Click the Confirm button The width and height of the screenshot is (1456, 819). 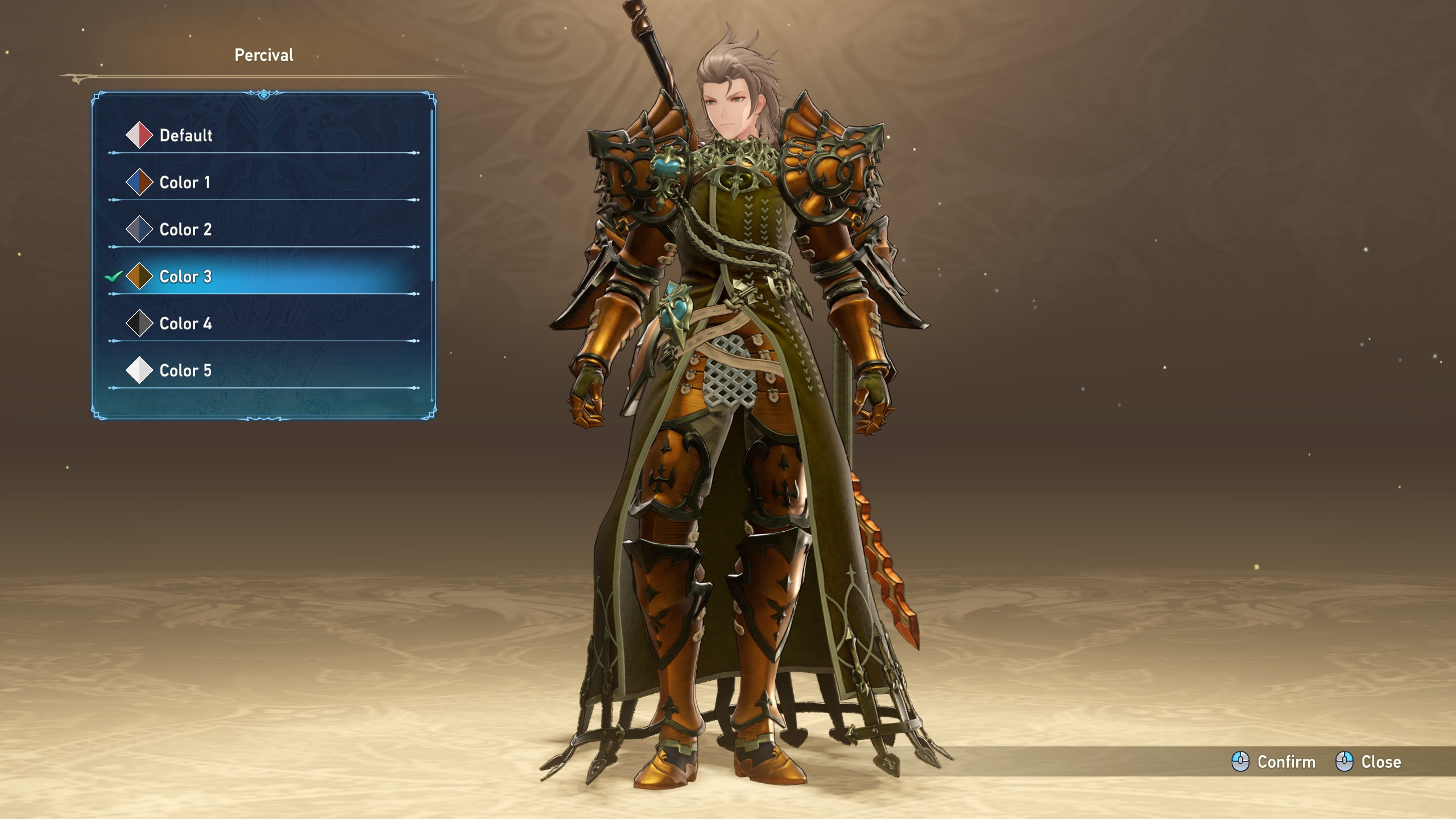tap(1274, 762)
